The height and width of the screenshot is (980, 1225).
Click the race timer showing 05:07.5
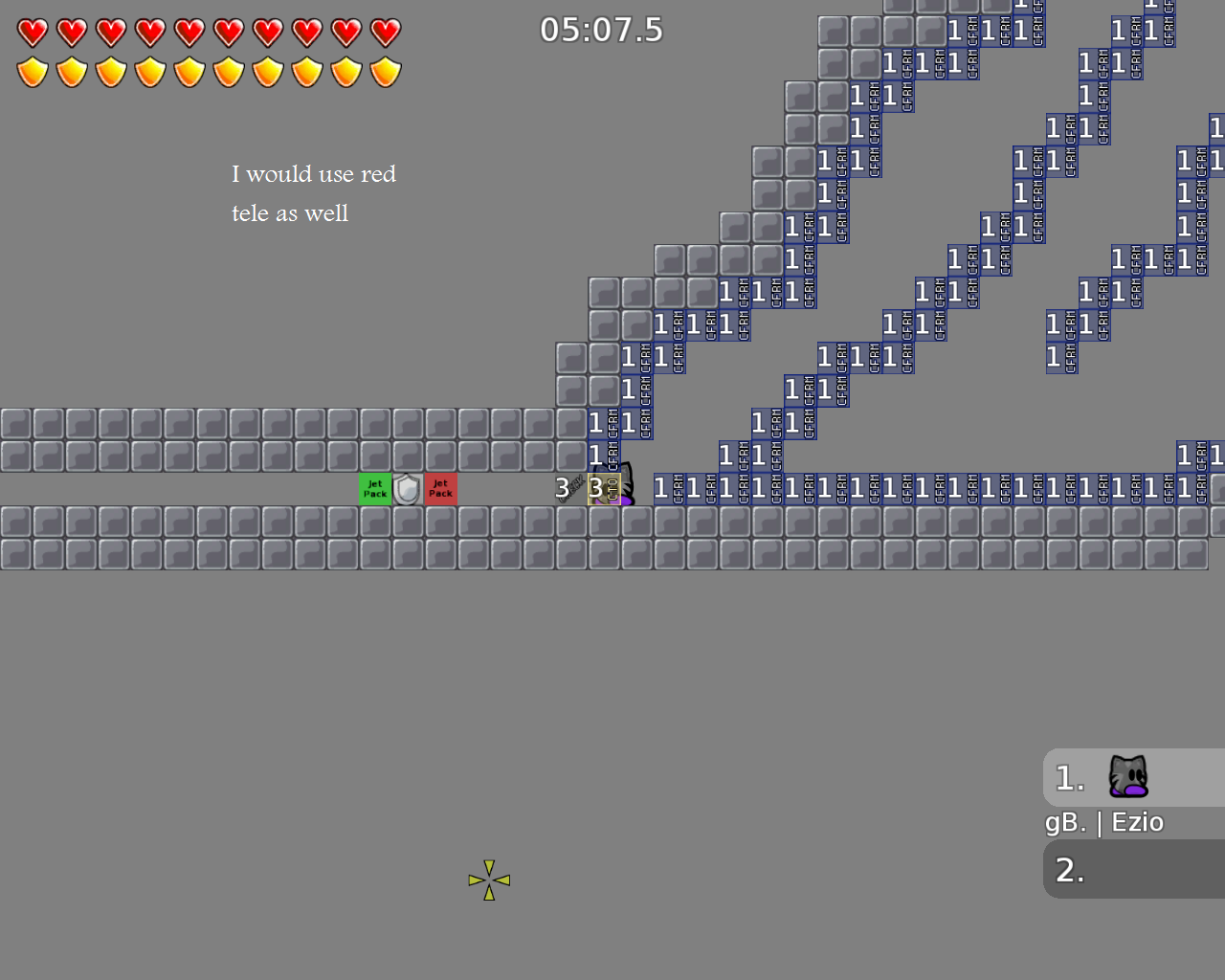click(601, 30)
